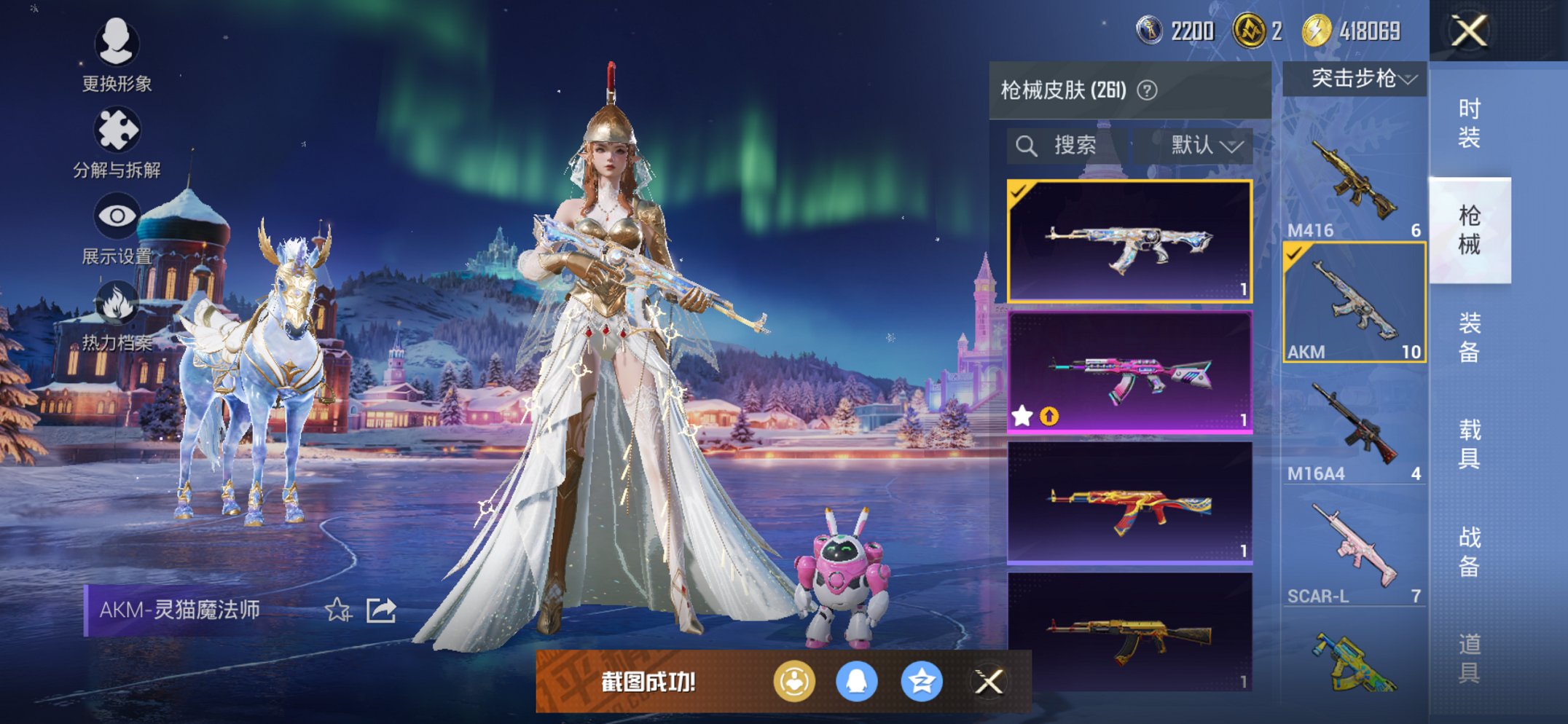Close the inventory screen

(1468, 31)
